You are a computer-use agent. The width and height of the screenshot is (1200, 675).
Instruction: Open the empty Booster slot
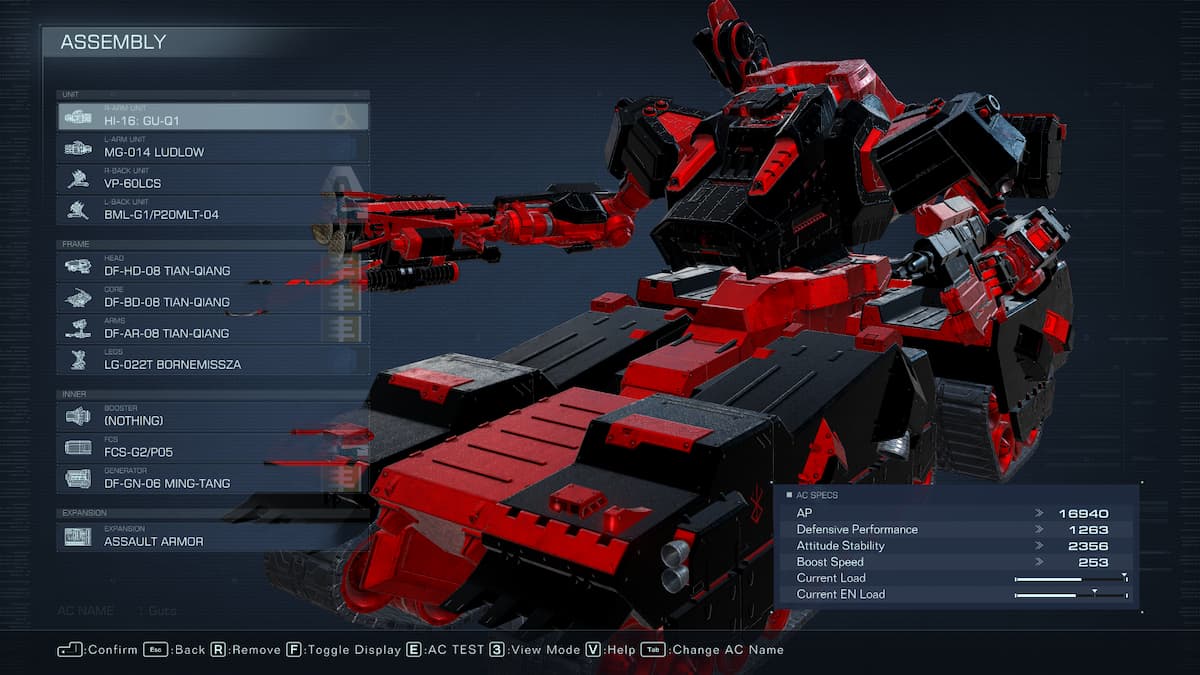click(212, 416)
